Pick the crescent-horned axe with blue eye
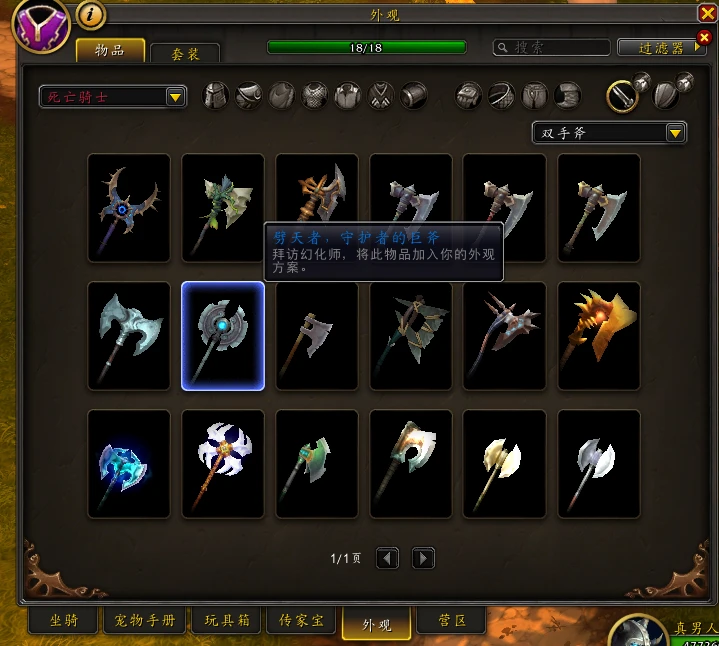This screenshot has width=719, height=646. [128, 207]
